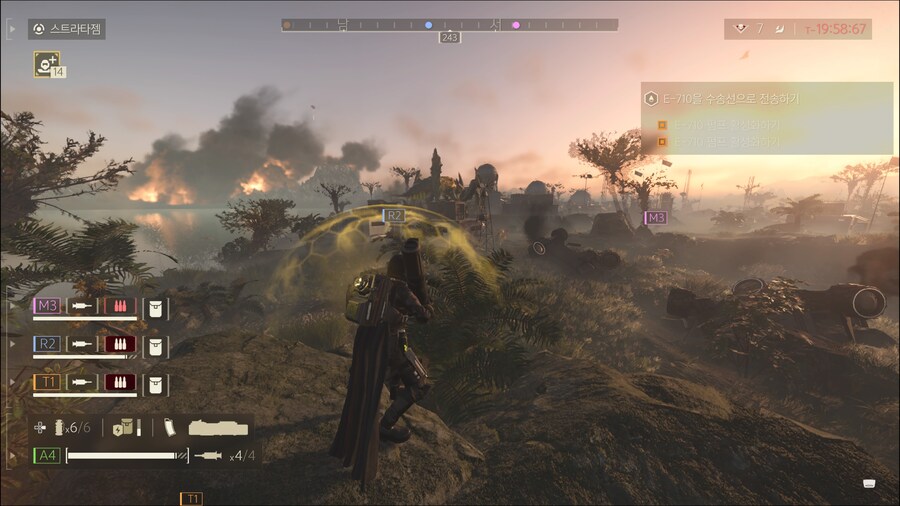Click the pink marker on the compass
900x506 pixels.
pyautogui.click(x=516, y=24)
